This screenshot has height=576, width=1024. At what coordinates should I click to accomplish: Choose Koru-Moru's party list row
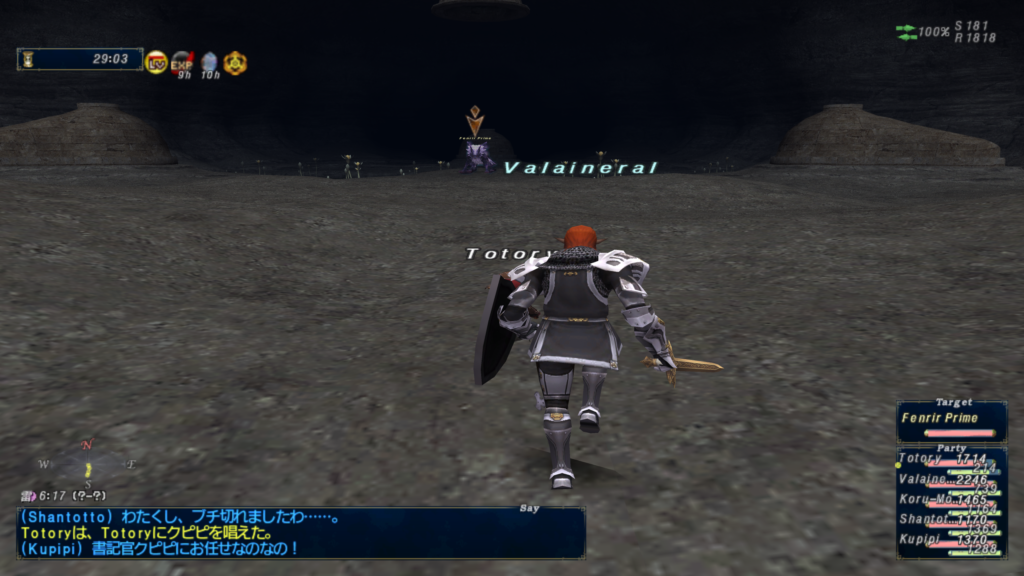950,501
